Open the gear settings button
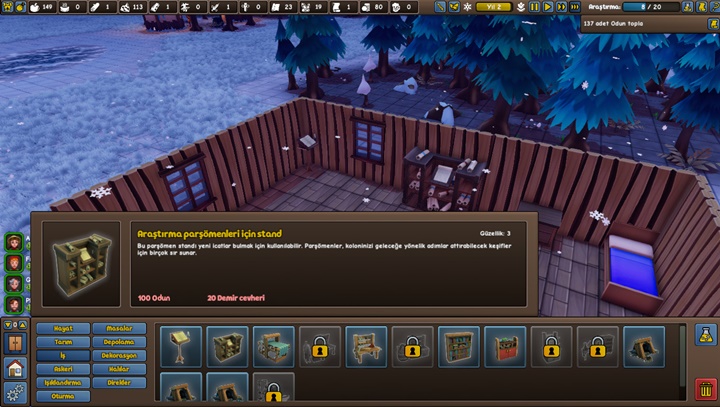 15,392
